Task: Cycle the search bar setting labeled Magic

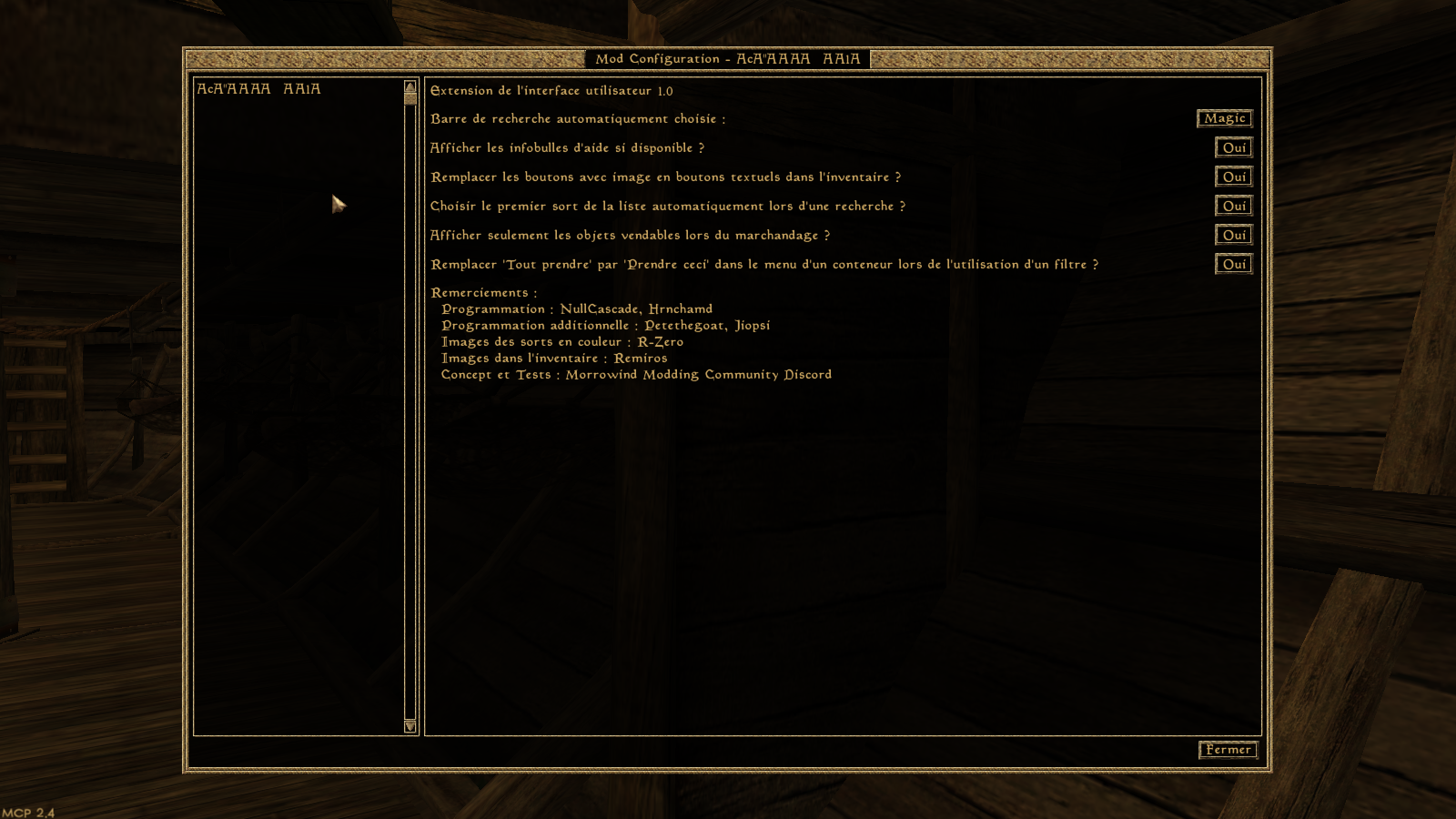Action: (1224, 118)
